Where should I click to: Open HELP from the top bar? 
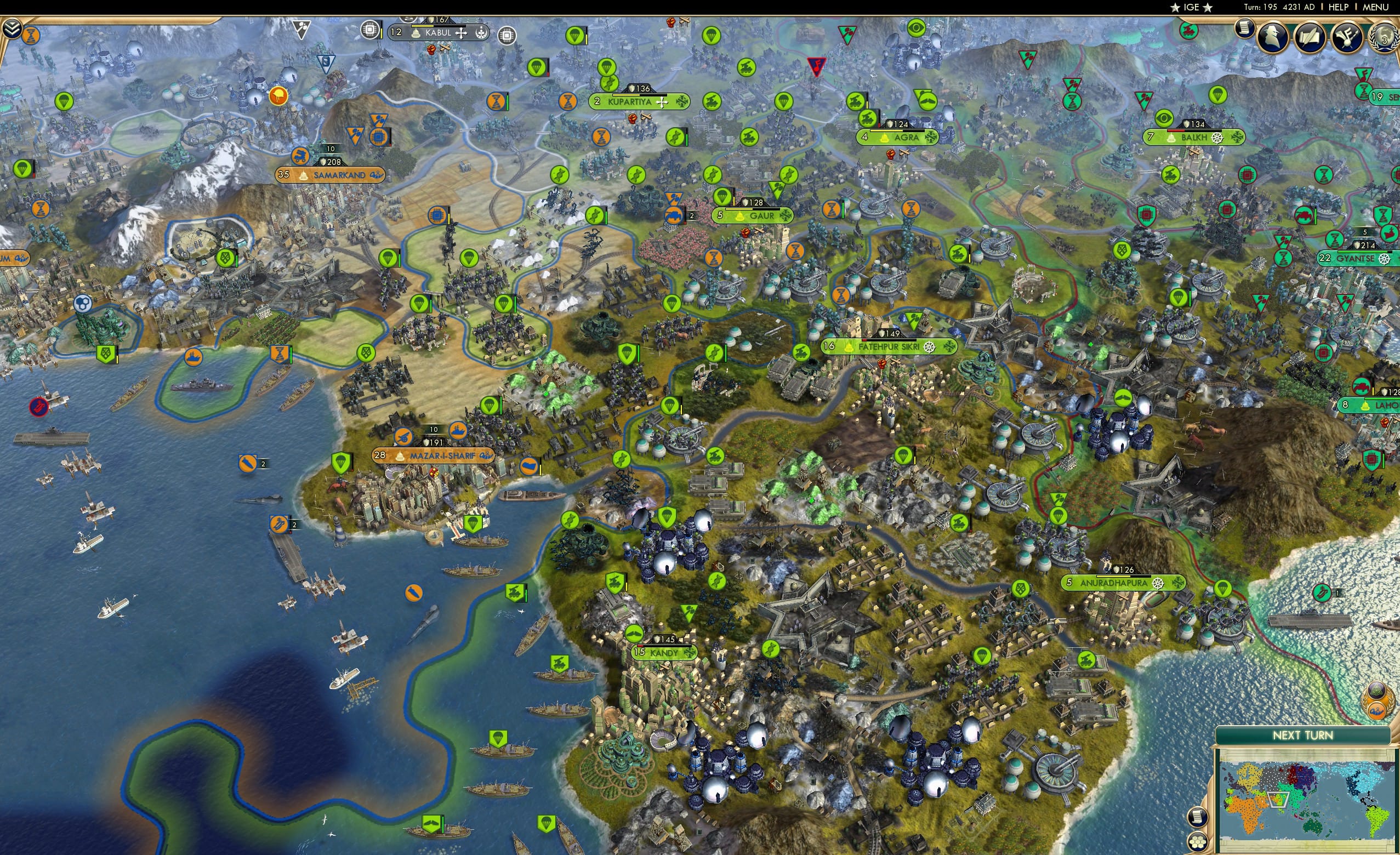point(1339,7)
